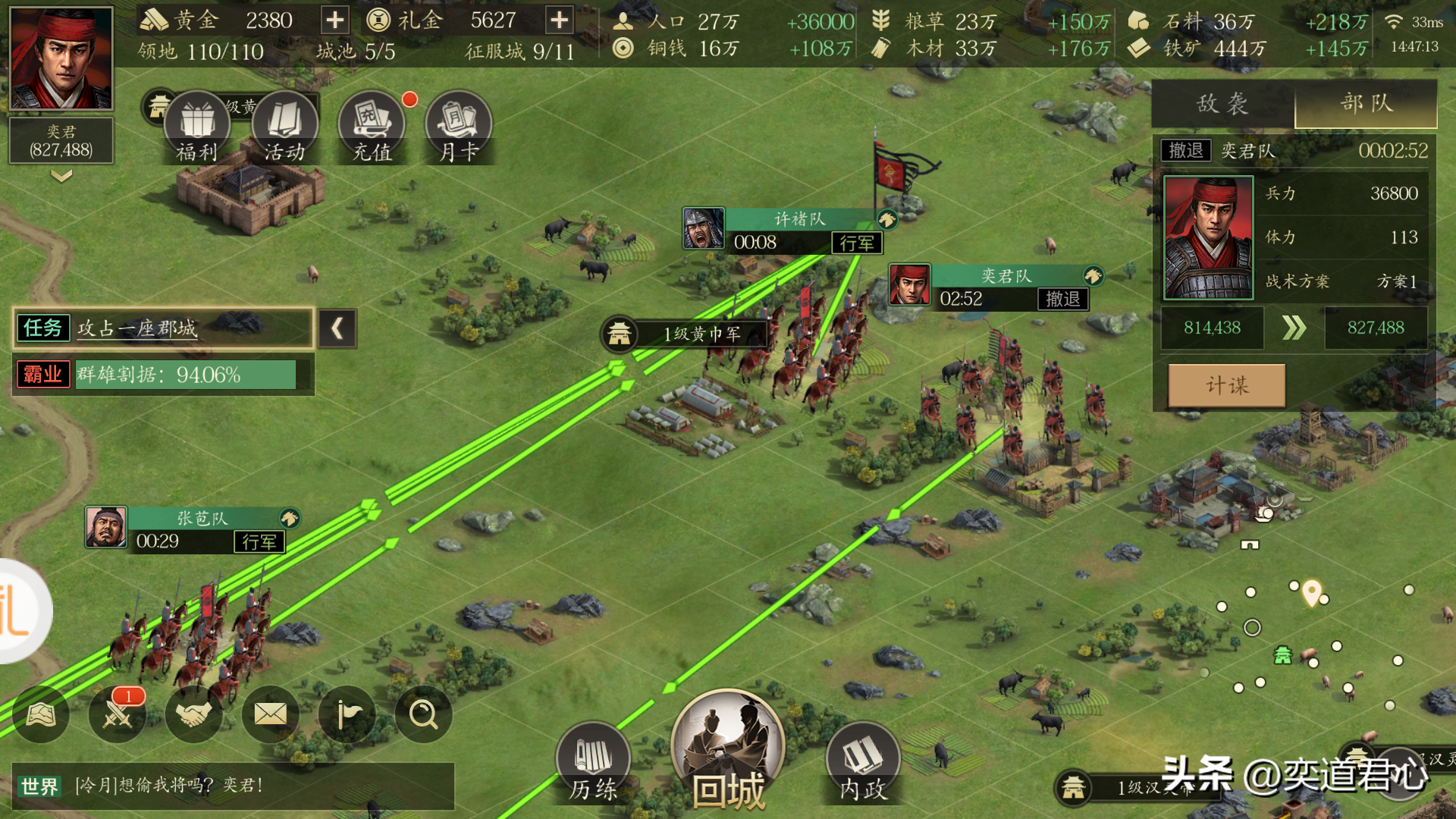Click the 计谋 stratagem button
Viewport: 1456px width, 819px height.
pos(1226,385)
